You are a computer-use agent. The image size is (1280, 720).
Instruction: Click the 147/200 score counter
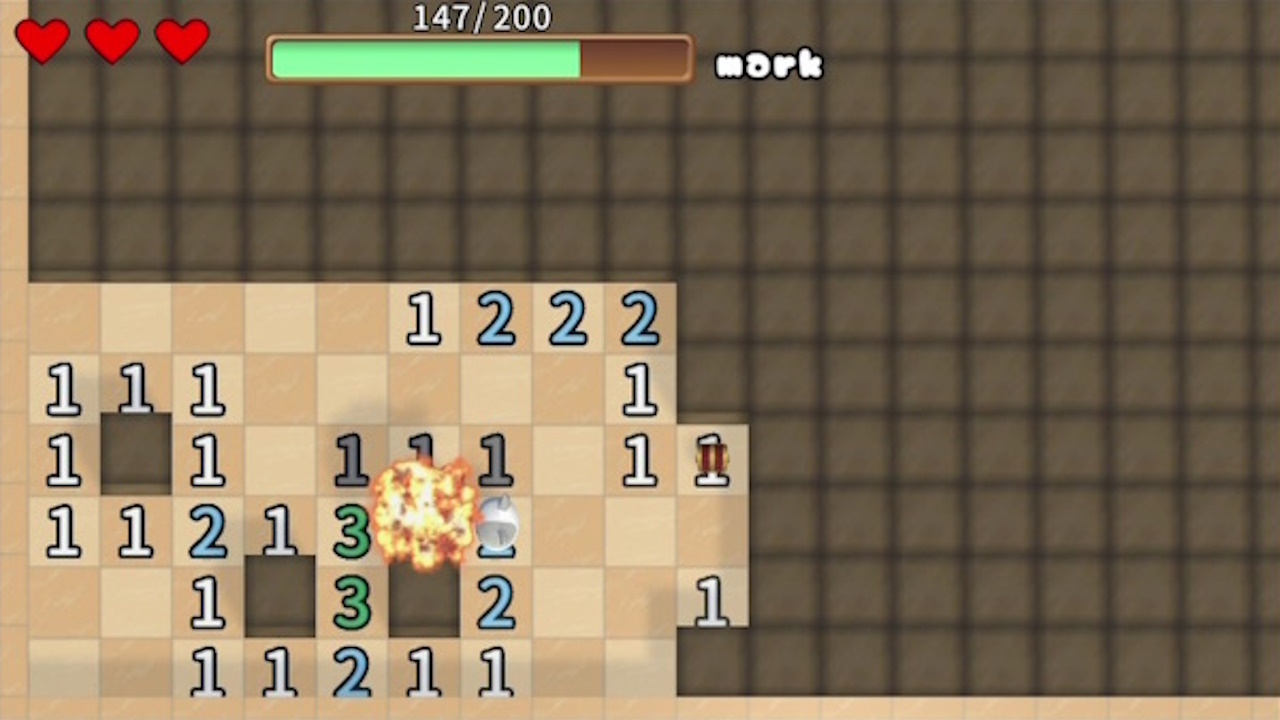(x=480, y=17)
